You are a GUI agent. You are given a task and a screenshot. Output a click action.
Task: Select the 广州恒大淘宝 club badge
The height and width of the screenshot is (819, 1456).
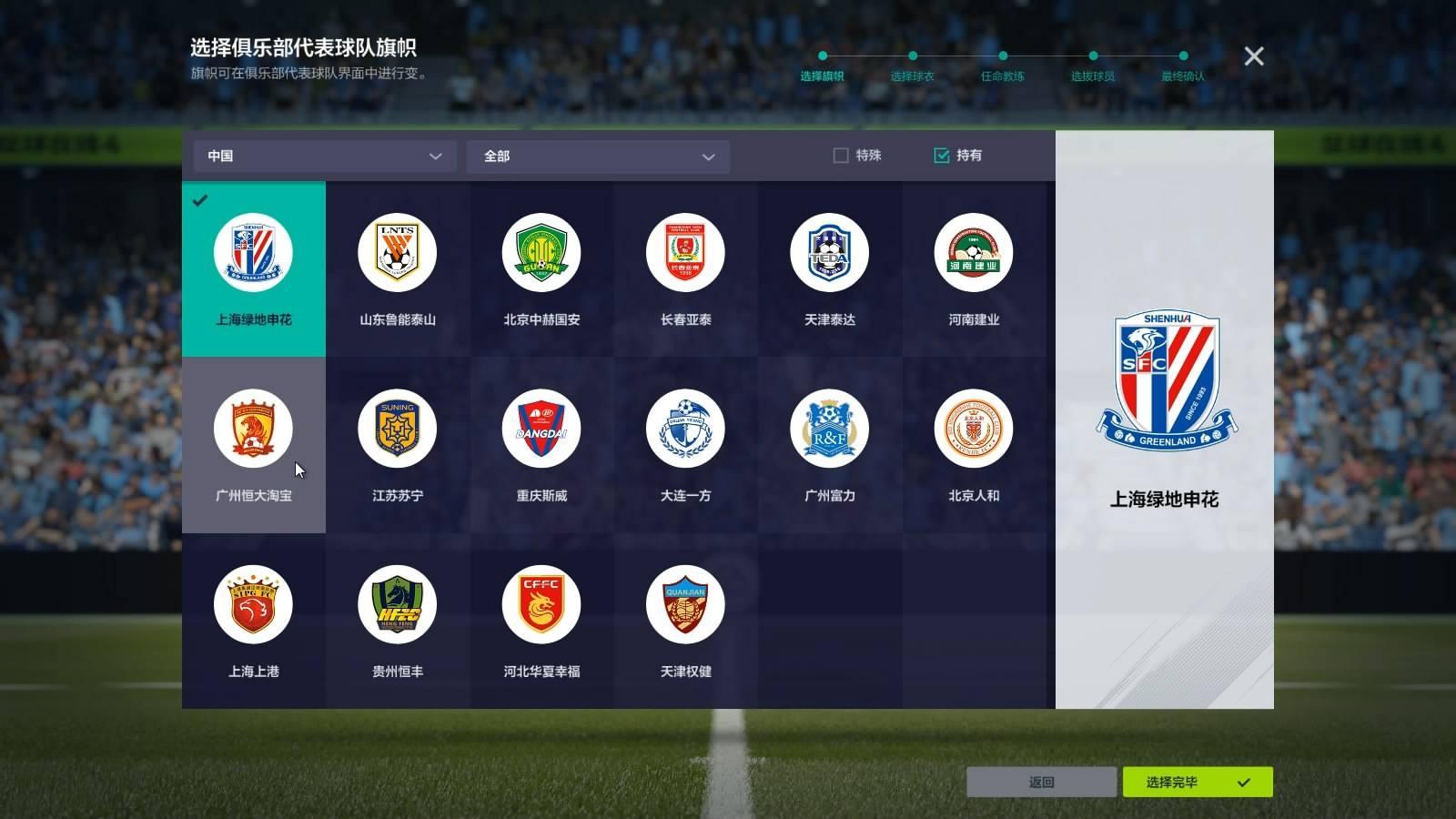[253, 428]
